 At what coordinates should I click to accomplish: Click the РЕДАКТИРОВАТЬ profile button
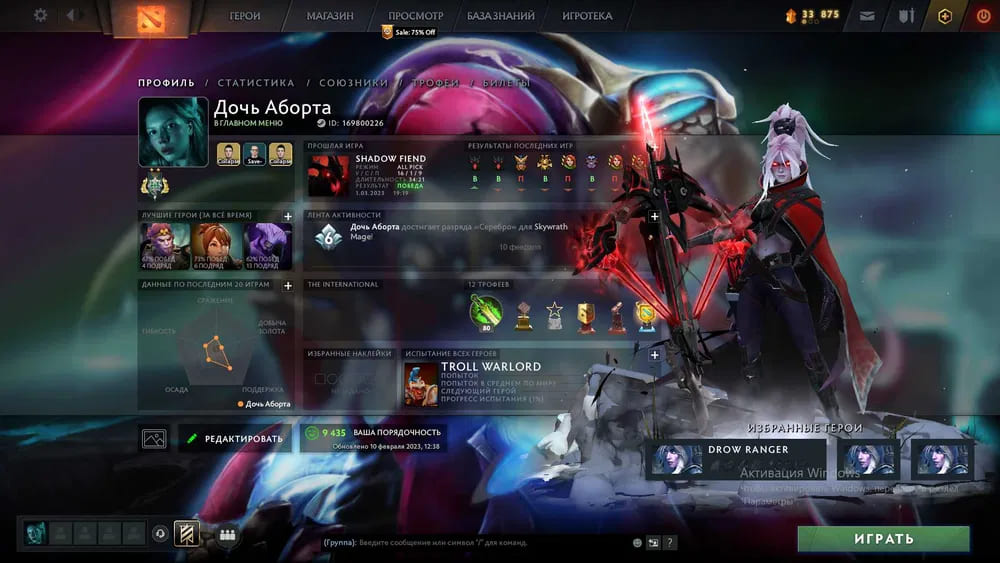tap(235, 438)
